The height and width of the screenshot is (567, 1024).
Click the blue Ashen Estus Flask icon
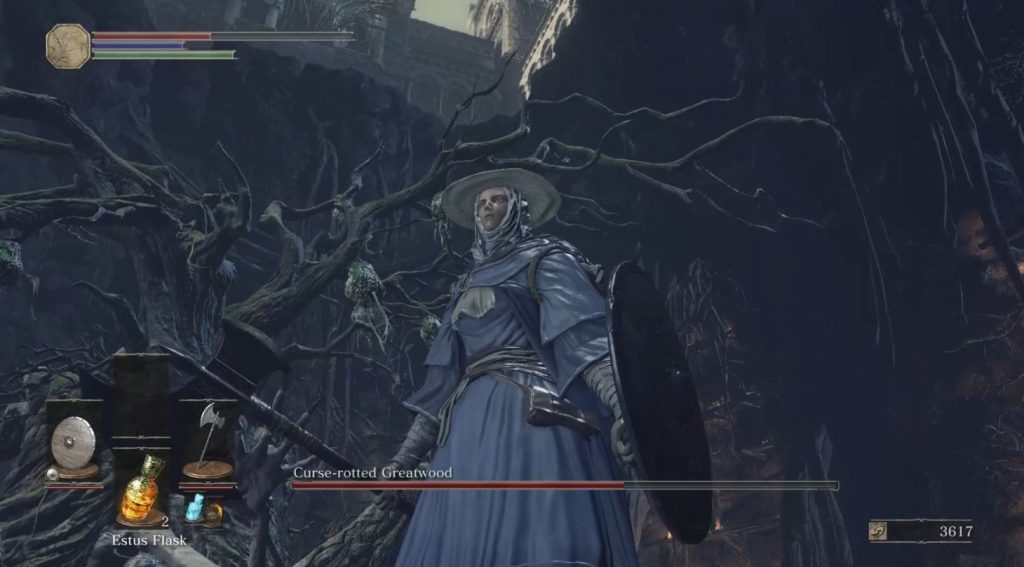pos(195,506)
